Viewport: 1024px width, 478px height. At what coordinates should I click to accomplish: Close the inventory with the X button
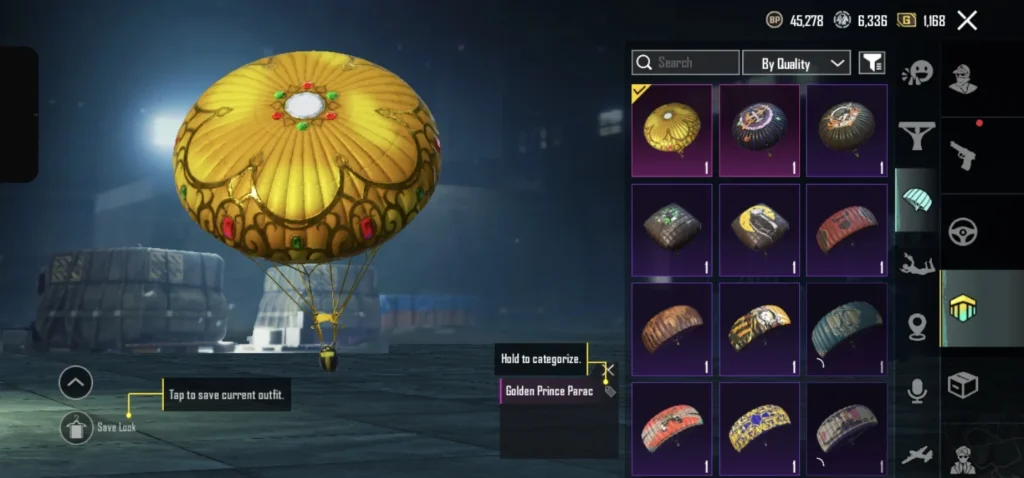(x=967, y=20)
